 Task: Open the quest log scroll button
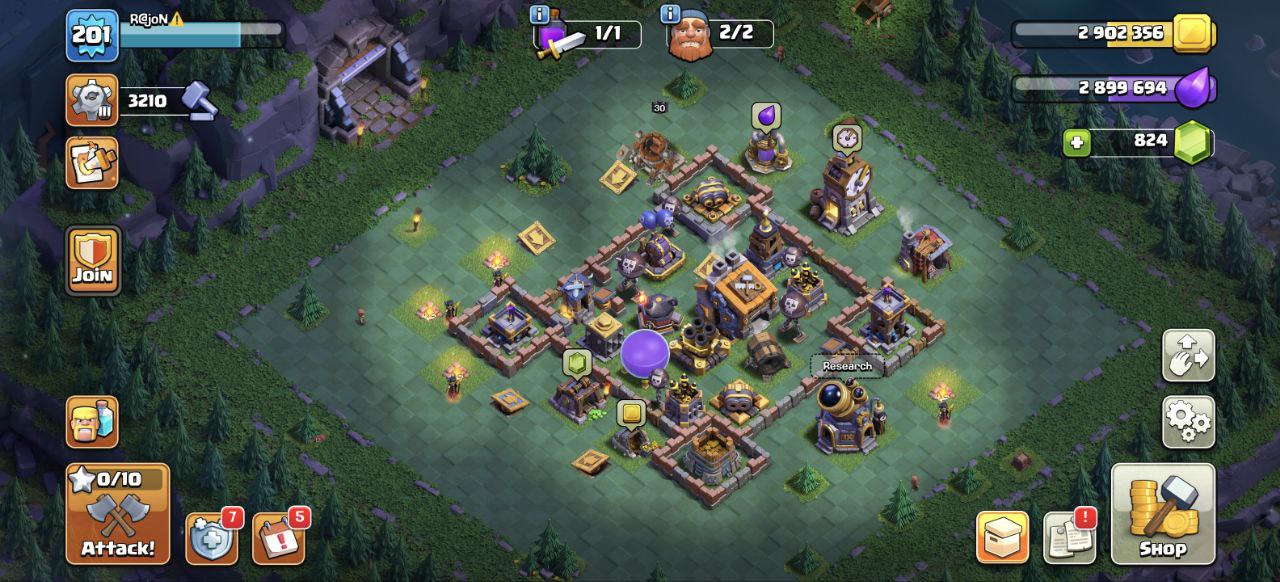[x=92, y=162]
